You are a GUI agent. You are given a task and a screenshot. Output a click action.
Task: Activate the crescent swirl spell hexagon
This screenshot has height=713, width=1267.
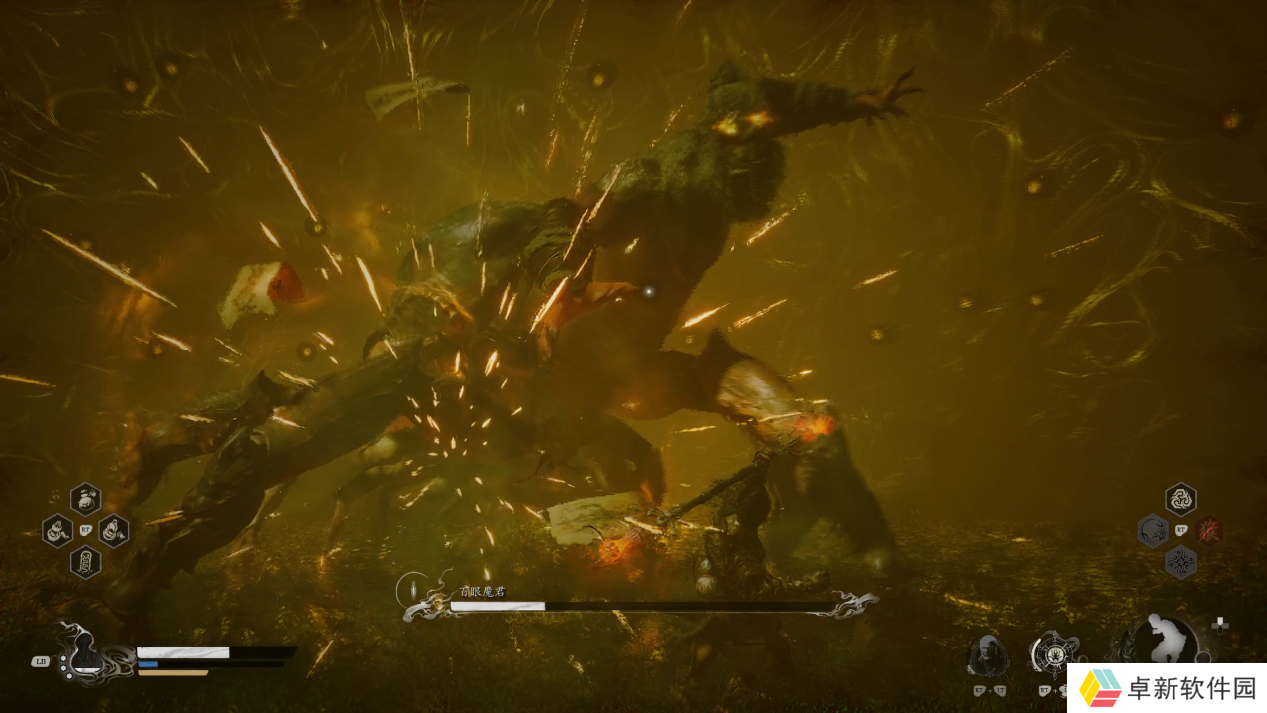coord(1153,530)
